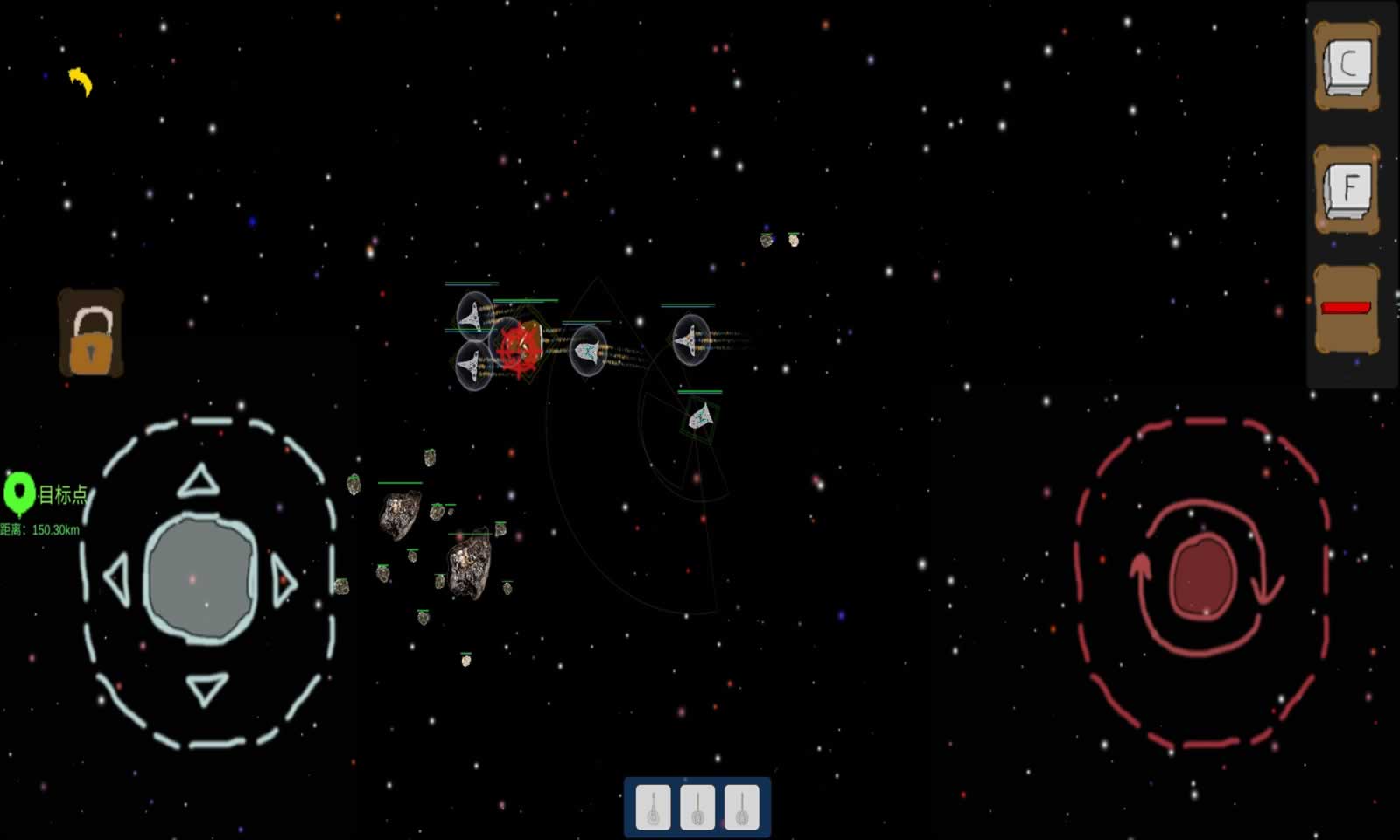The image size is (1400, 840).
Task: Select the green 目标点 target marker
Action: pos(19,493)
